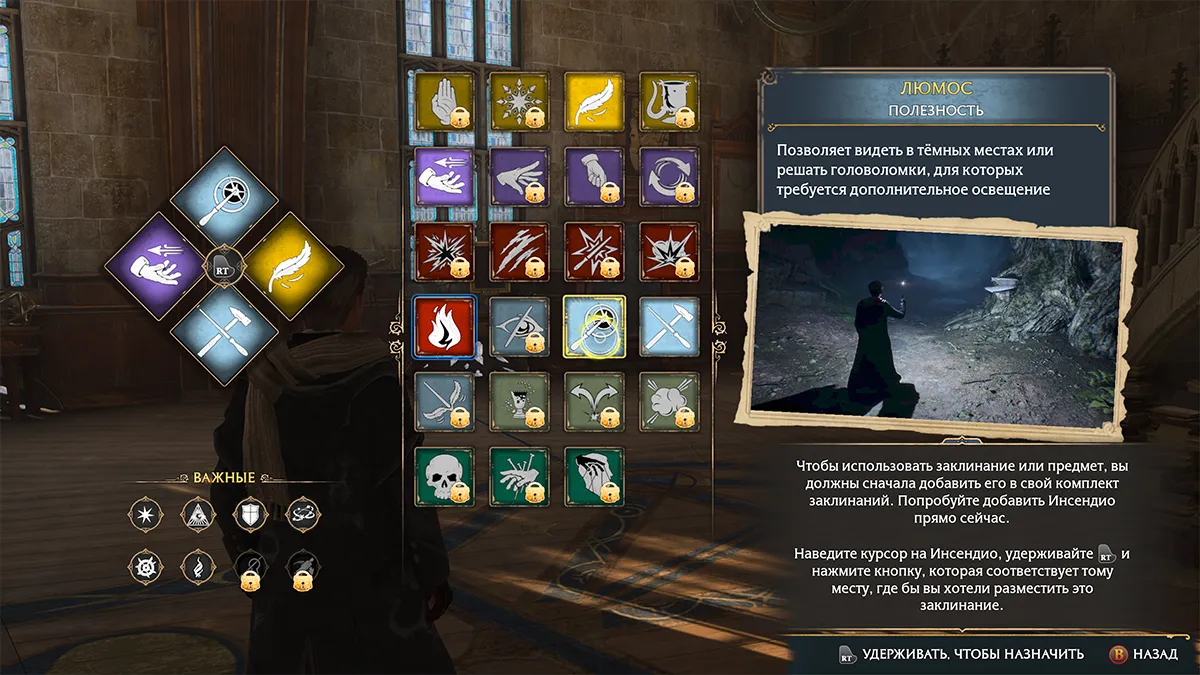The width and height of the screenshot is (1200, 675).
Task: Select the purple Accio hand spell in the grid
Action: 443,176
